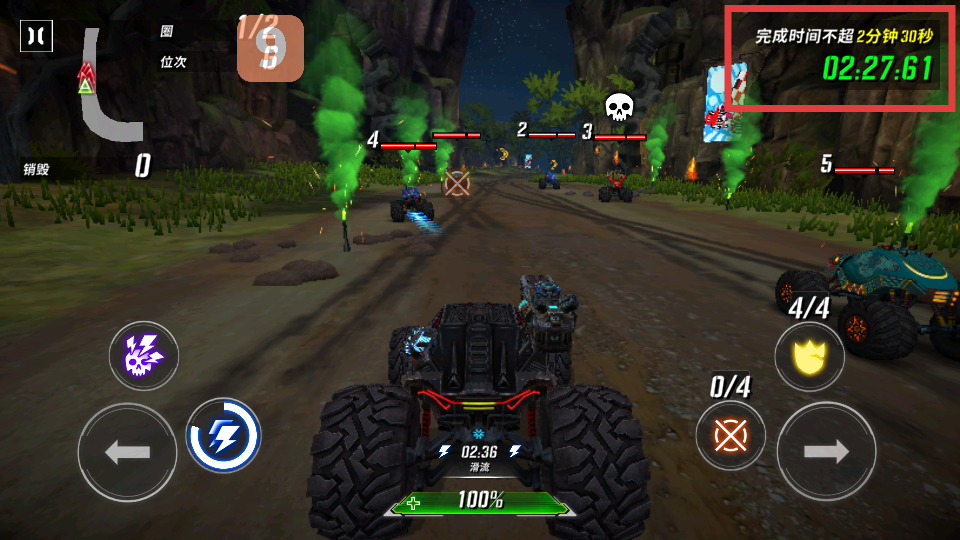Trigger the purple skull lightning ability
Image resolution: width=960 pixels, height=540 pixels.
144,355
